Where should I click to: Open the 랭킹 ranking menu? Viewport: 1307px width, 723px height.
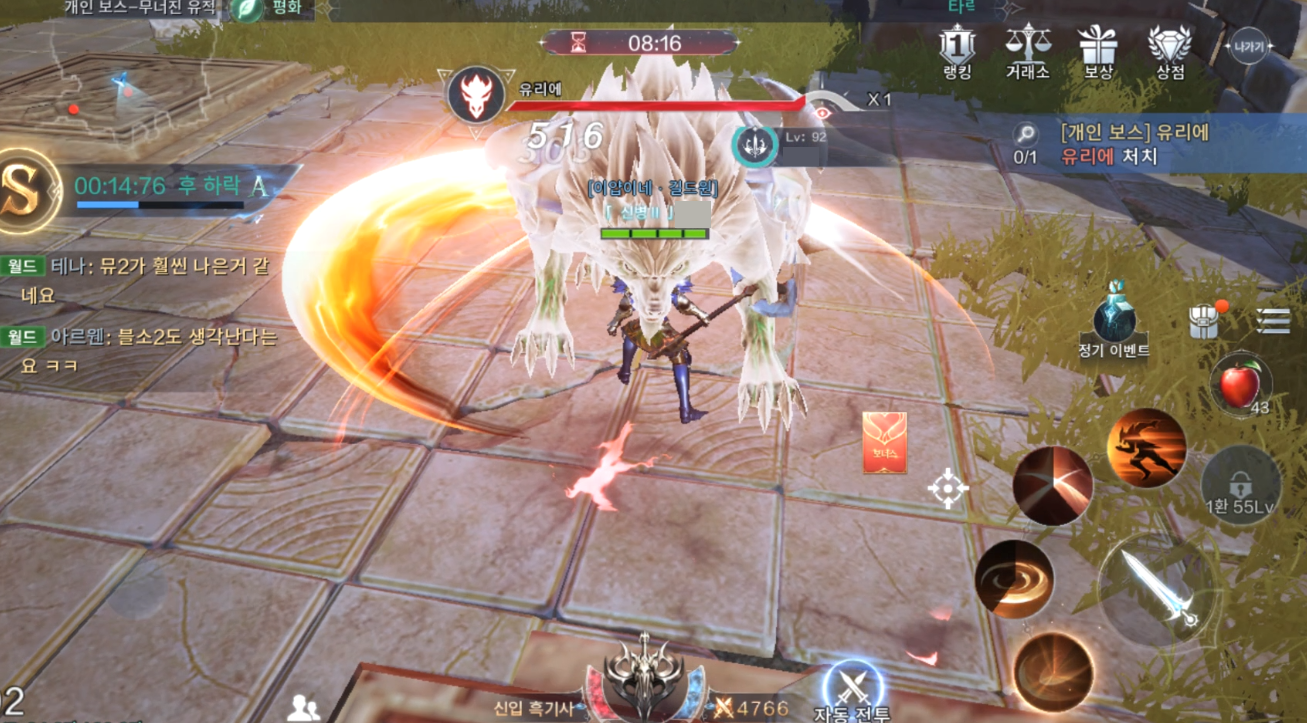click(956, 51)
